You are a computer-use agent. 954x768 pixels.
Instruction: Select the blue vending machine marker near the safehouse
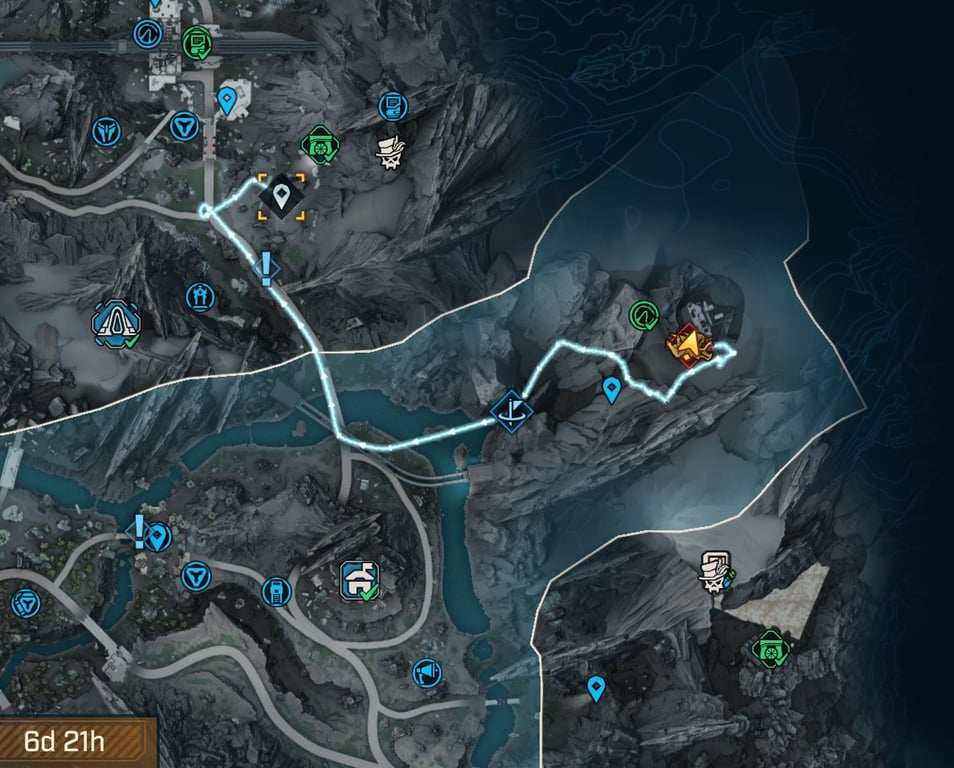tap(275, 591)
